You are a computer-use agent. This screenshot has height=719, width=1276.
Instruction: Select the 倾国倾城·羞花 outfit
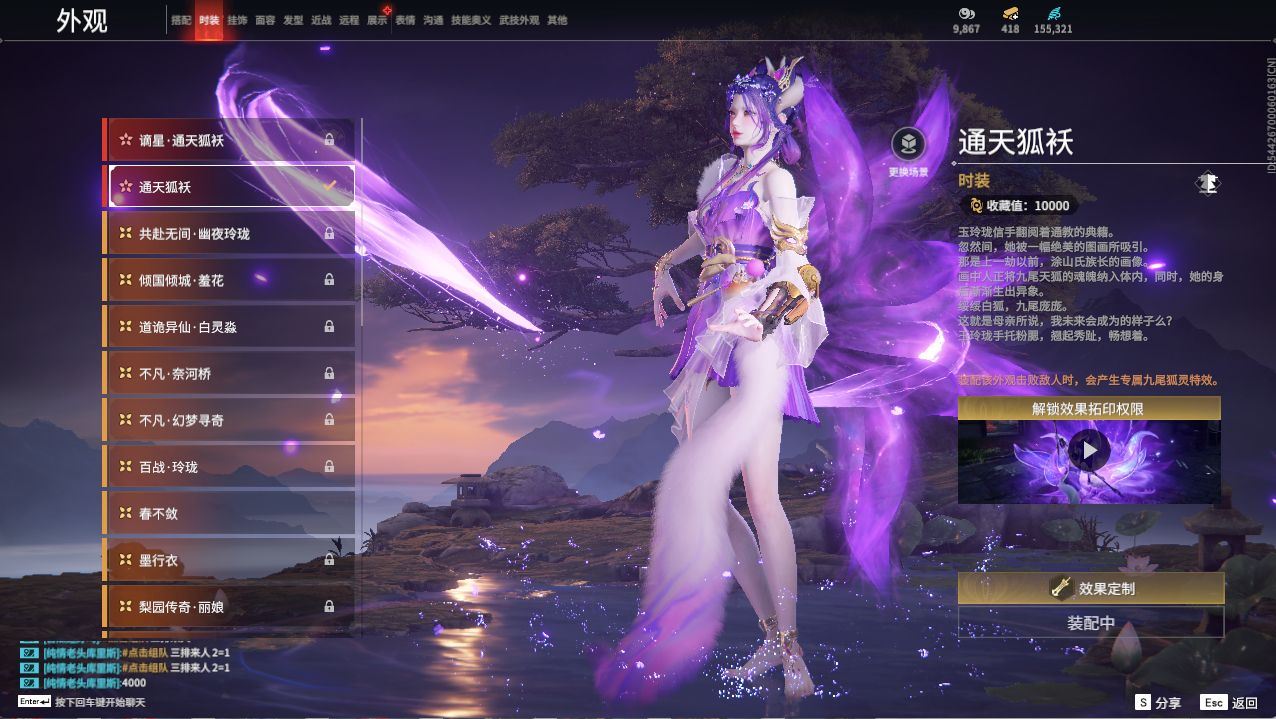click(230, 280)
